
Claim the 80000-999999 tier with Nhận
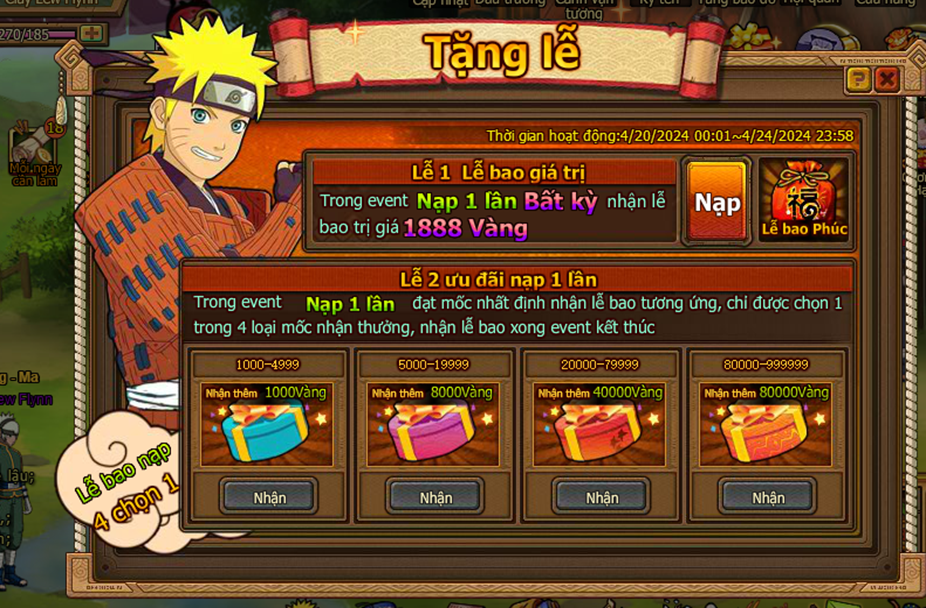(x=768, y=497)
